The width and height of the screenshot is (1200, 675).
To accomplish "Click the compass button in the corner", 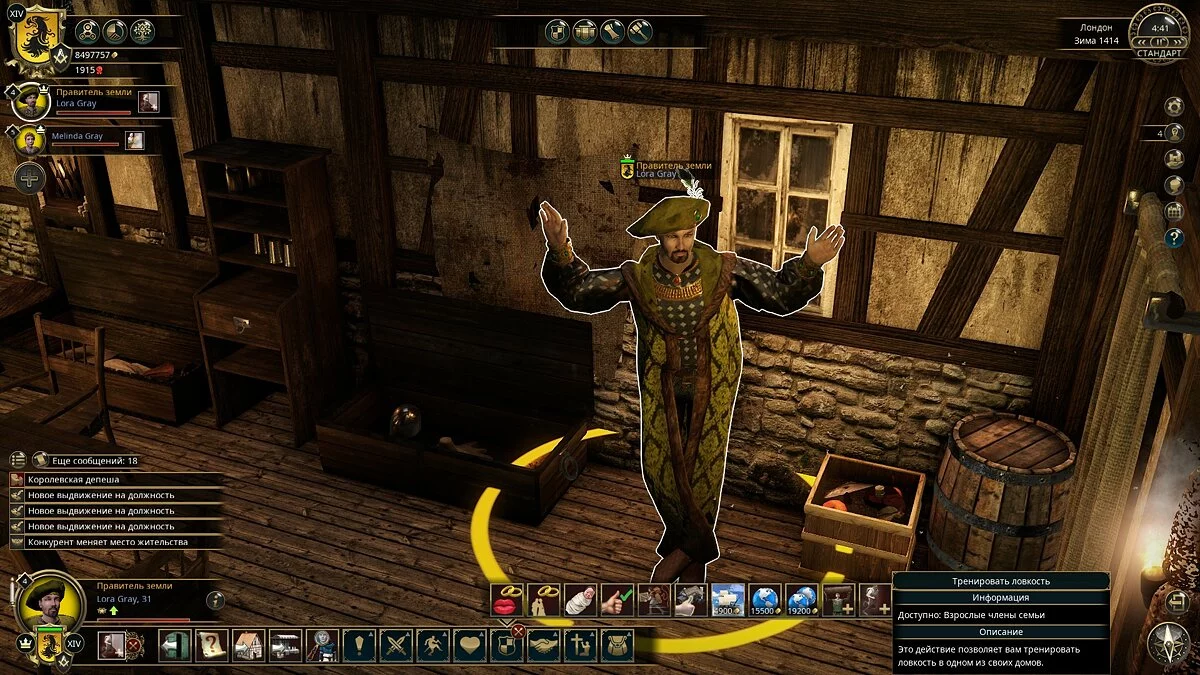I will (x=1167, y=643).
